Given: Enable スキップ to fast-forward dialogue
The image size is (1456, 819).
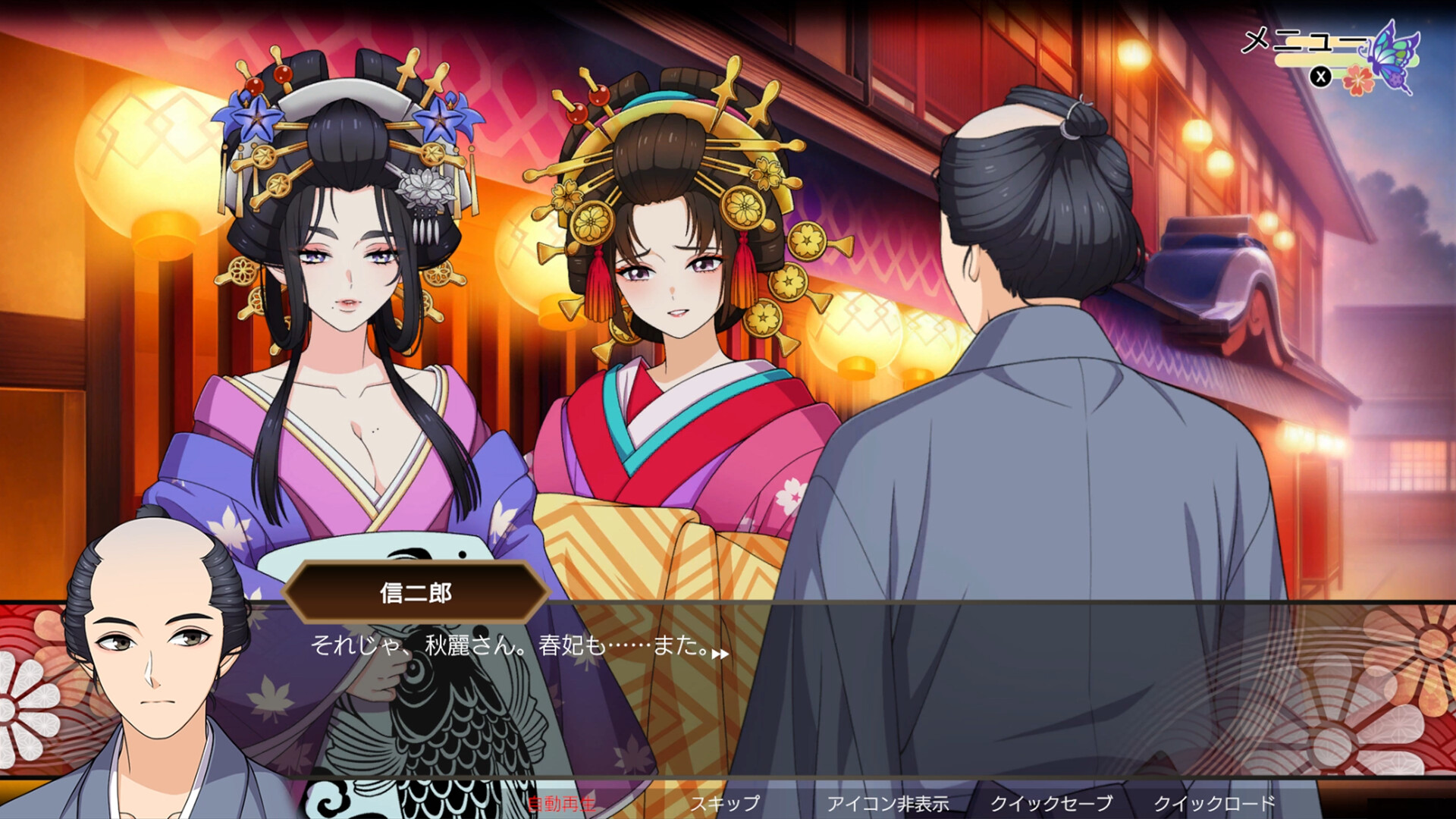Looking at the screenshot, I should coord(724,804).
